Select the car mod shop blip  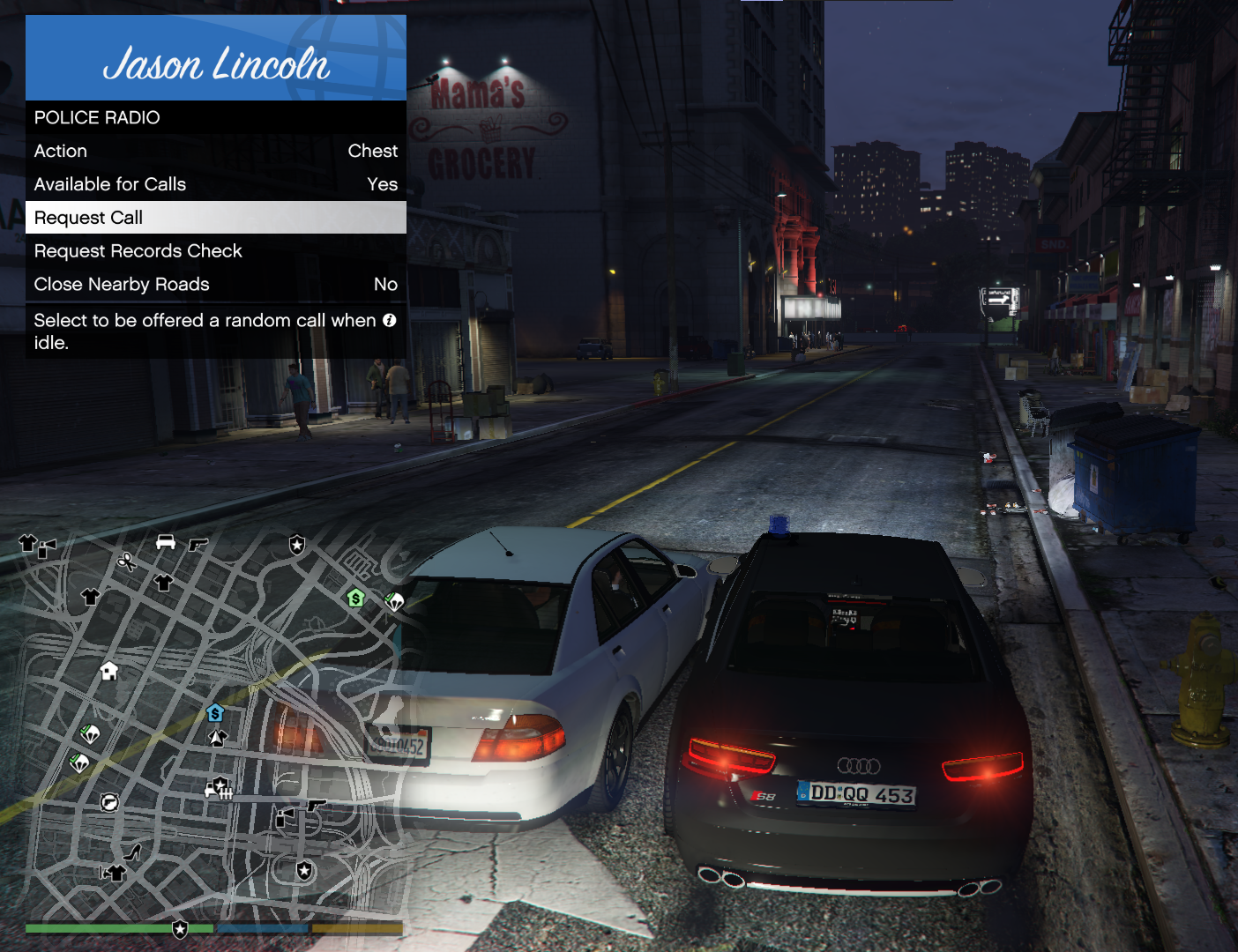coord(165,541)
